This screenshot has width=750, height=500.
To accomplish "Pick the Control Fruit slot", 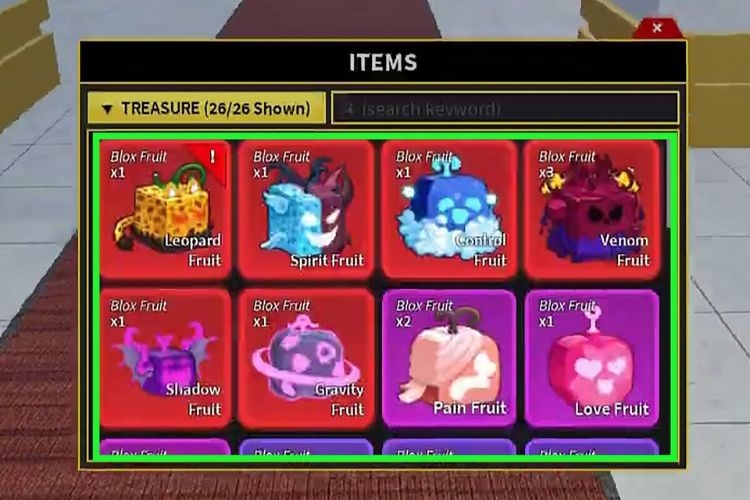I will coord(449,209).
